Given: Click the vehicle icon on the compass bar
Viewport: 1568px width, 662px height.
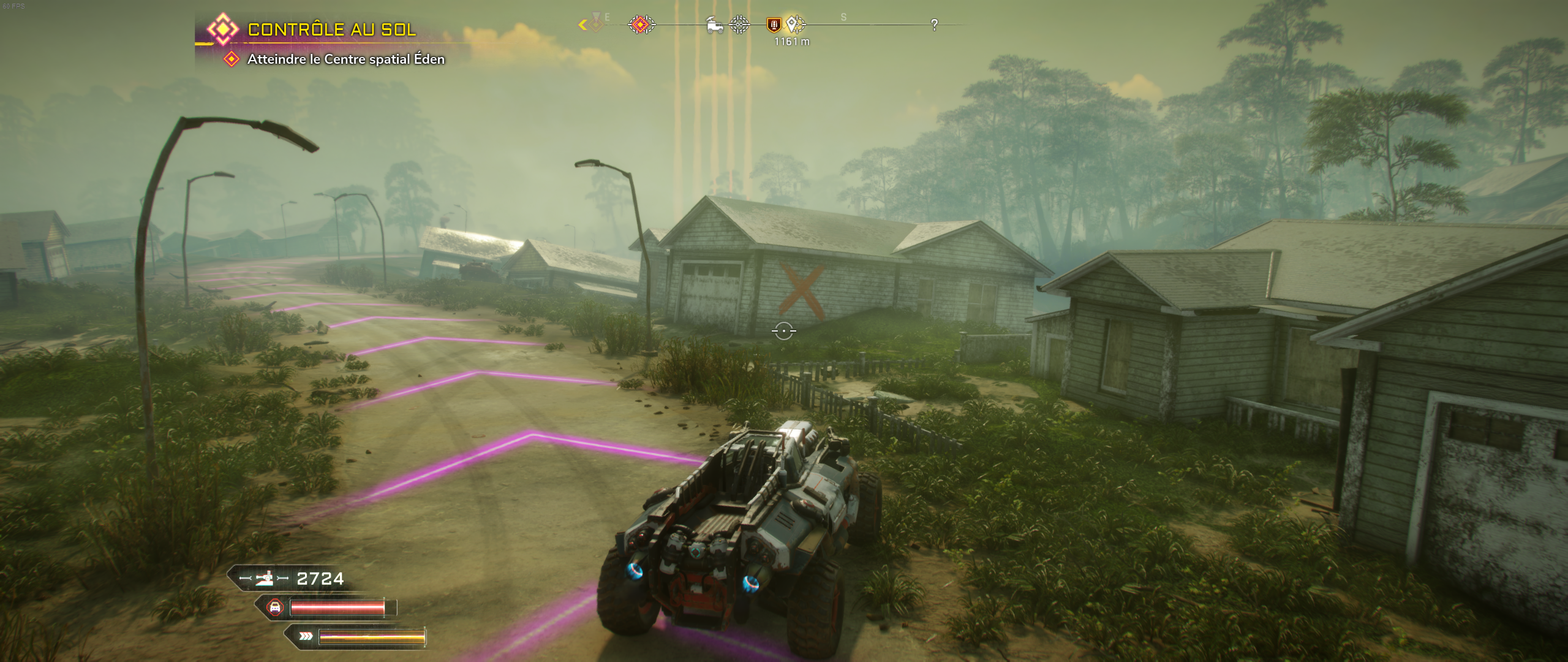Looking at the screenshot, I should 714,25.
